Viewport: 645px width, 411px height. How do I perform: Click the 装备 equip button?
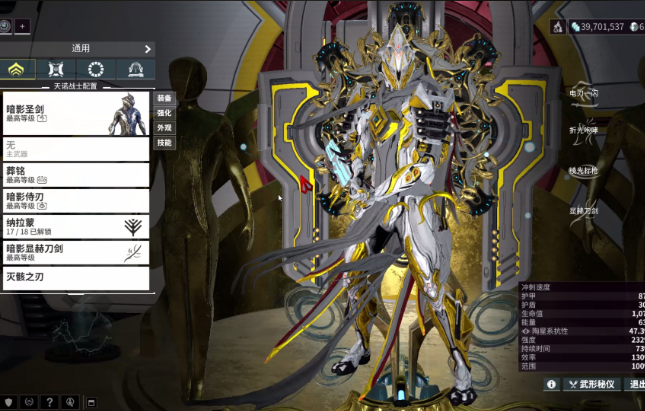tap(164, 99)
